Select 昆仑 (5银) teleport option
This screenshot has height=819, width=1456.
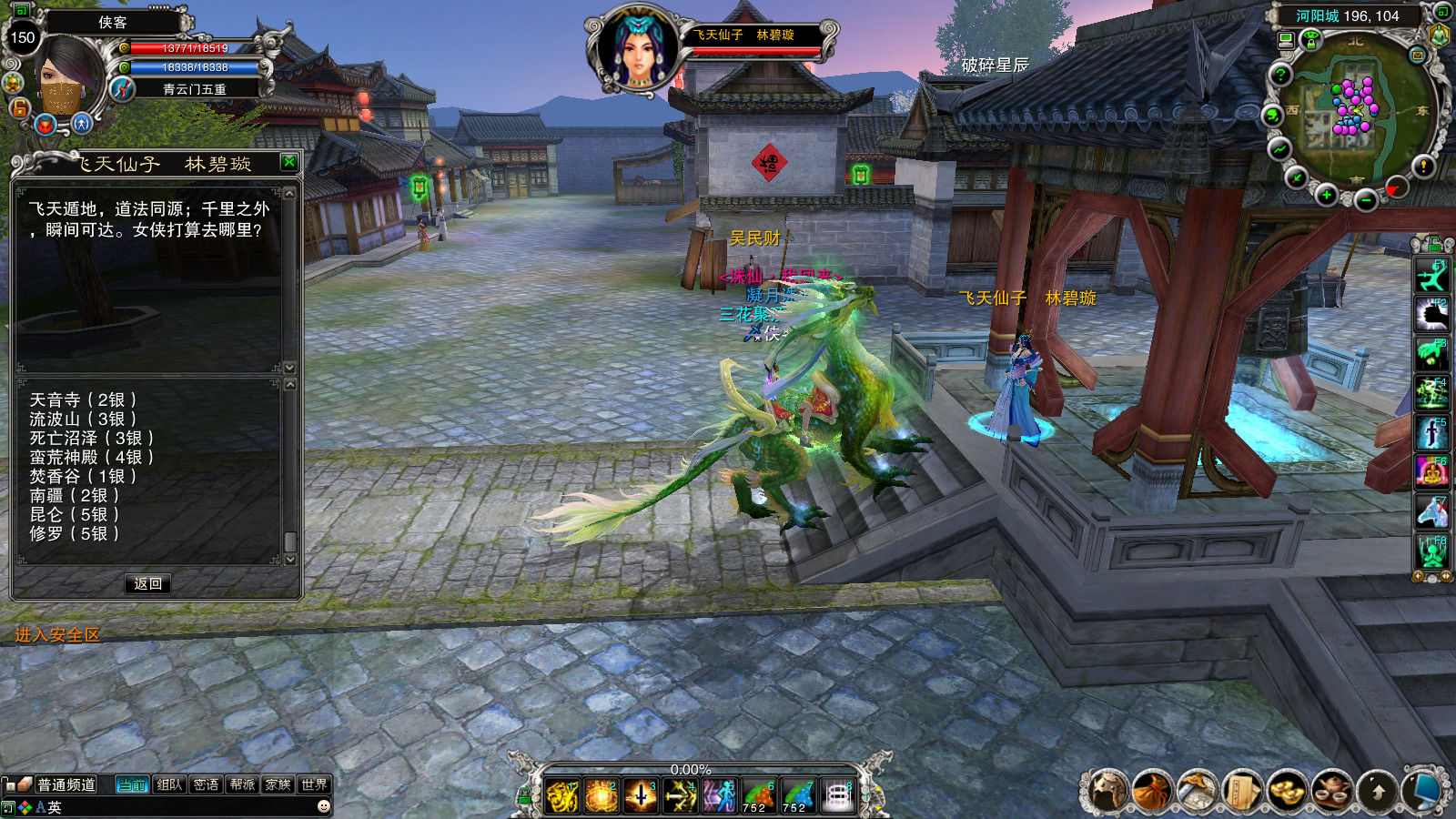pos(74,514)
